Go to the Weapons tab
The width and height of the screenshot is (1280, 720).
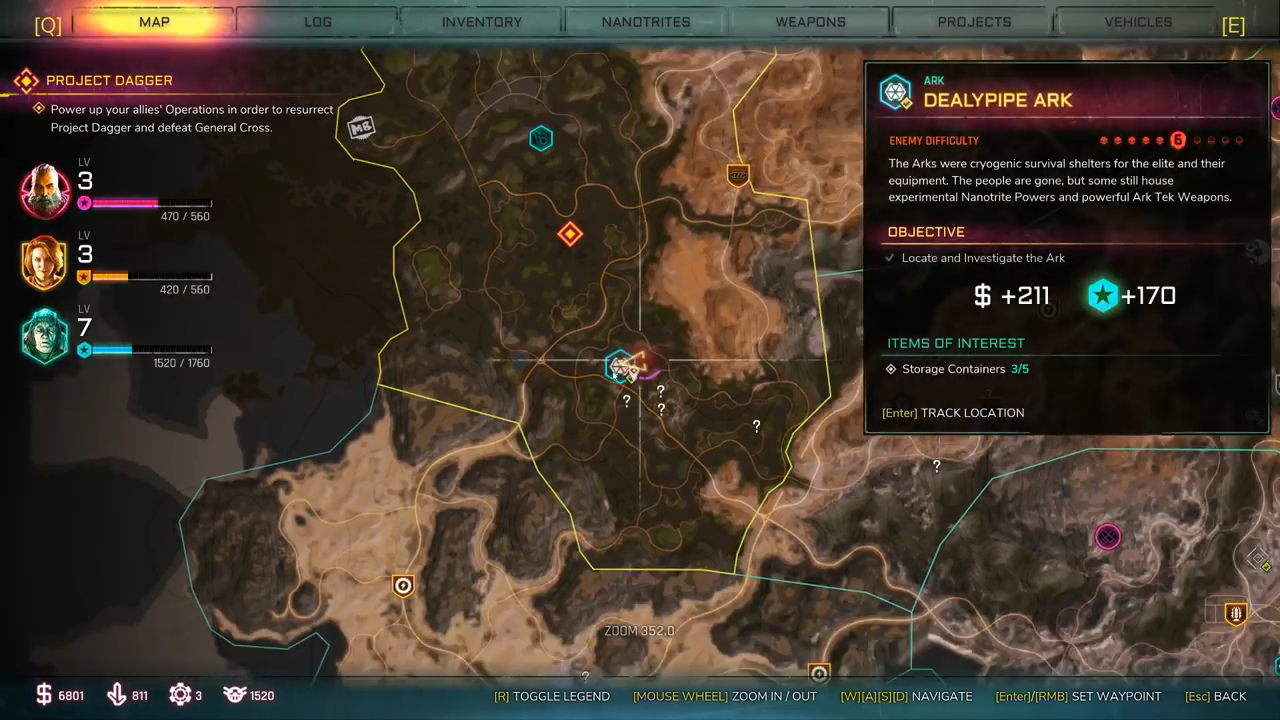[810, 22]
